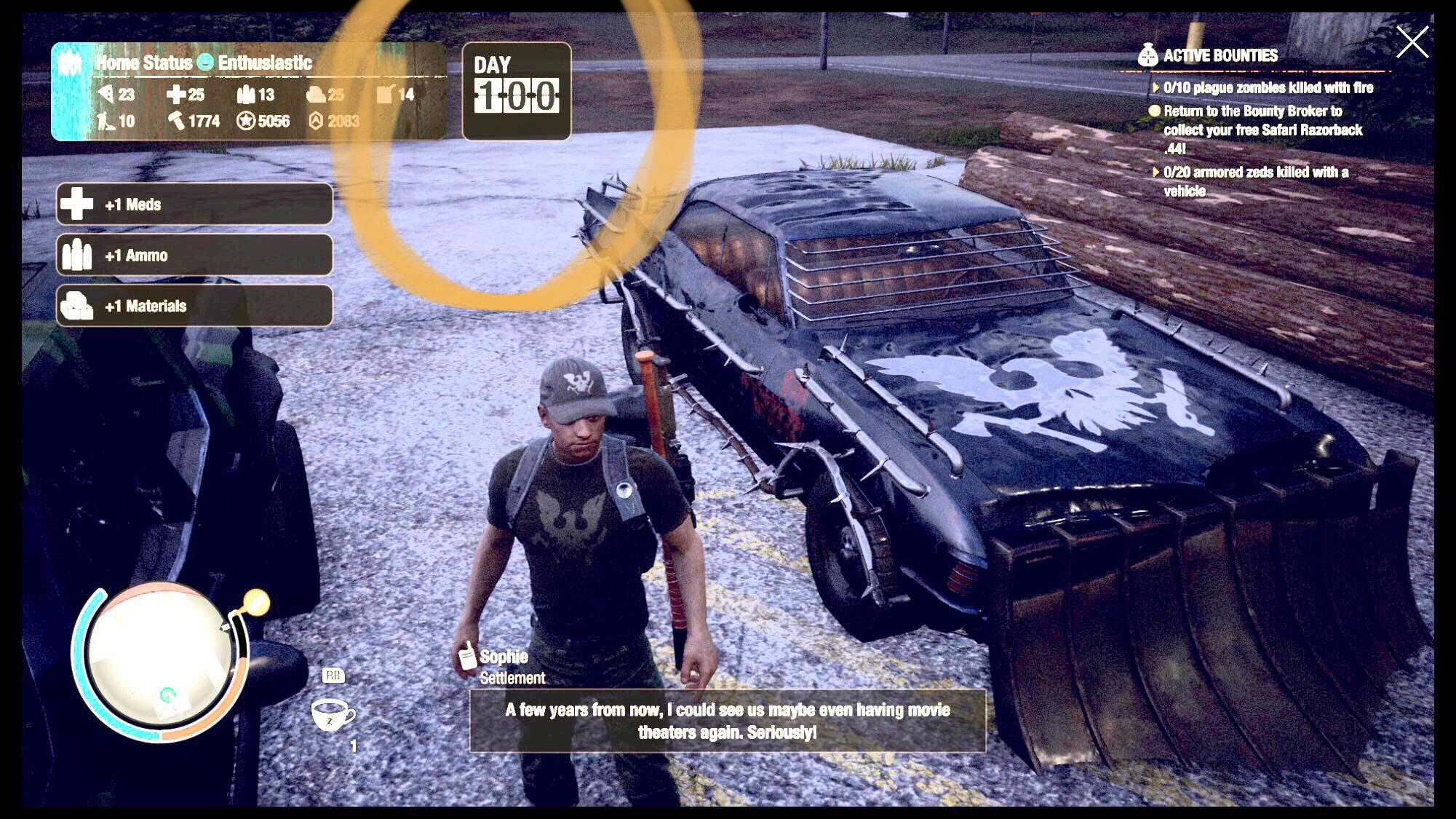Viewport: 1456px width, 819px height.
Task: Click the Home Status community icon
Action: click(x=71, y=63)
